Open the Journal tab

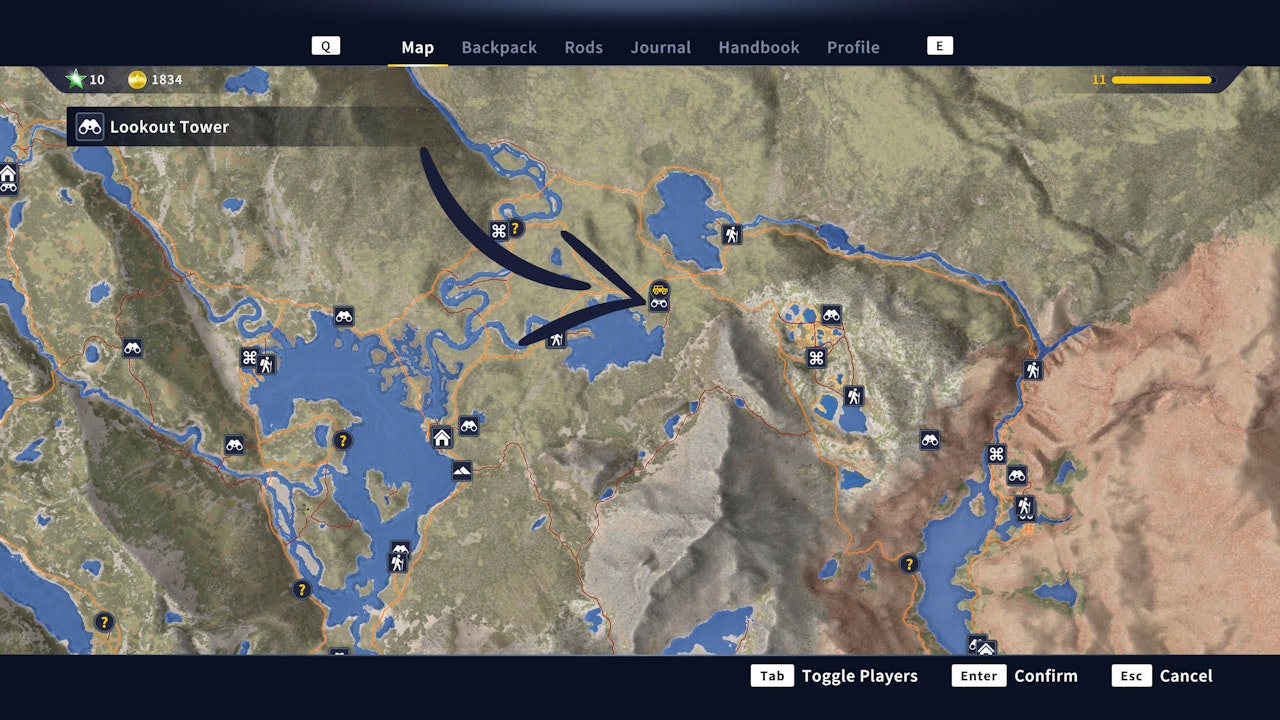click(x=660, y=47)
